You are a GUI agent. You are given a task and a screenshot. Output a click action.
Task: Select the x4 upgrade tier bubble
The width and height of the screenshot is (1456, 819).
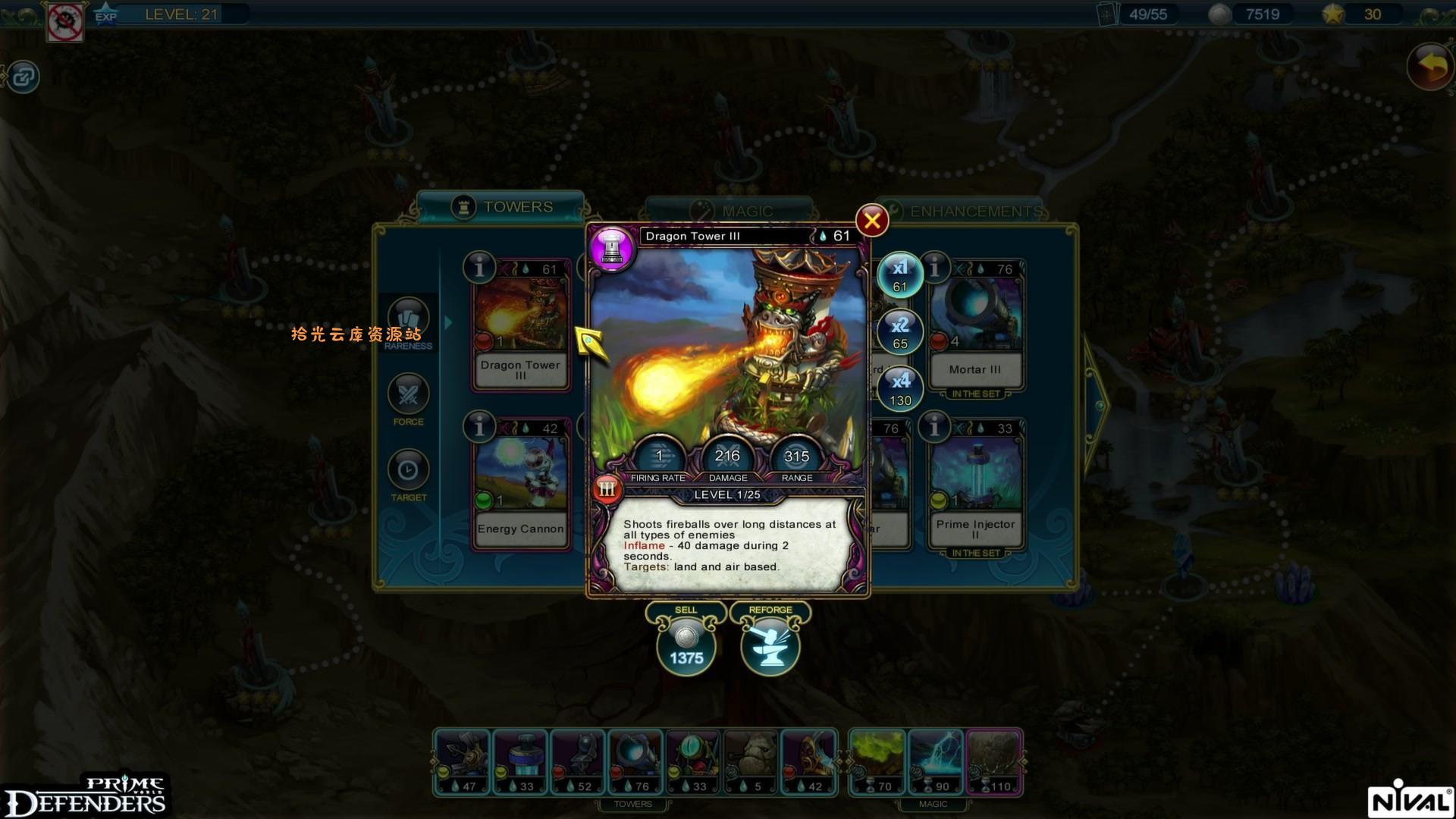point(900,389)
